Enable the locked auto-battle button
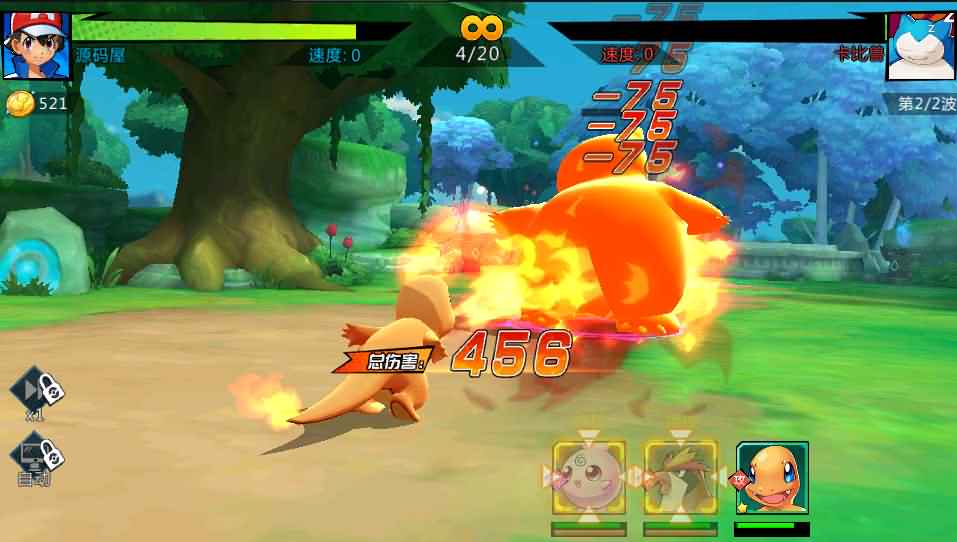 (x=37, y=458)
